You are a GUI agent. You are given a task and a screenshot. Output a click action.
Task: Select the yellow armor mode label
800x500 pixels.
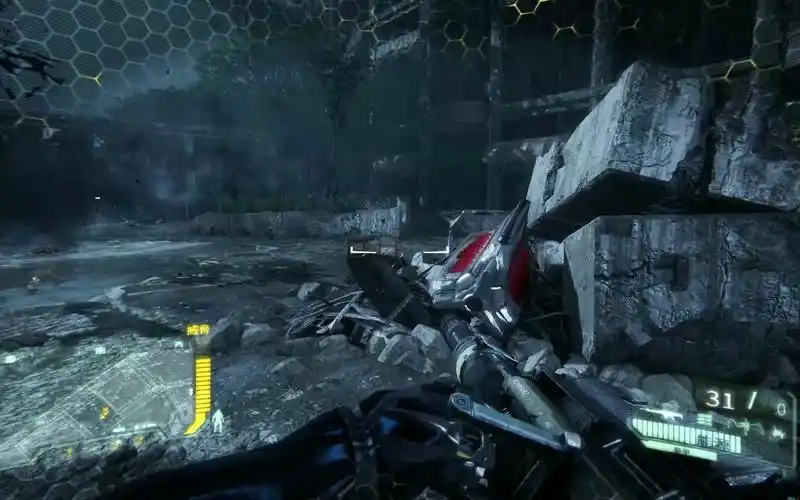199,329
